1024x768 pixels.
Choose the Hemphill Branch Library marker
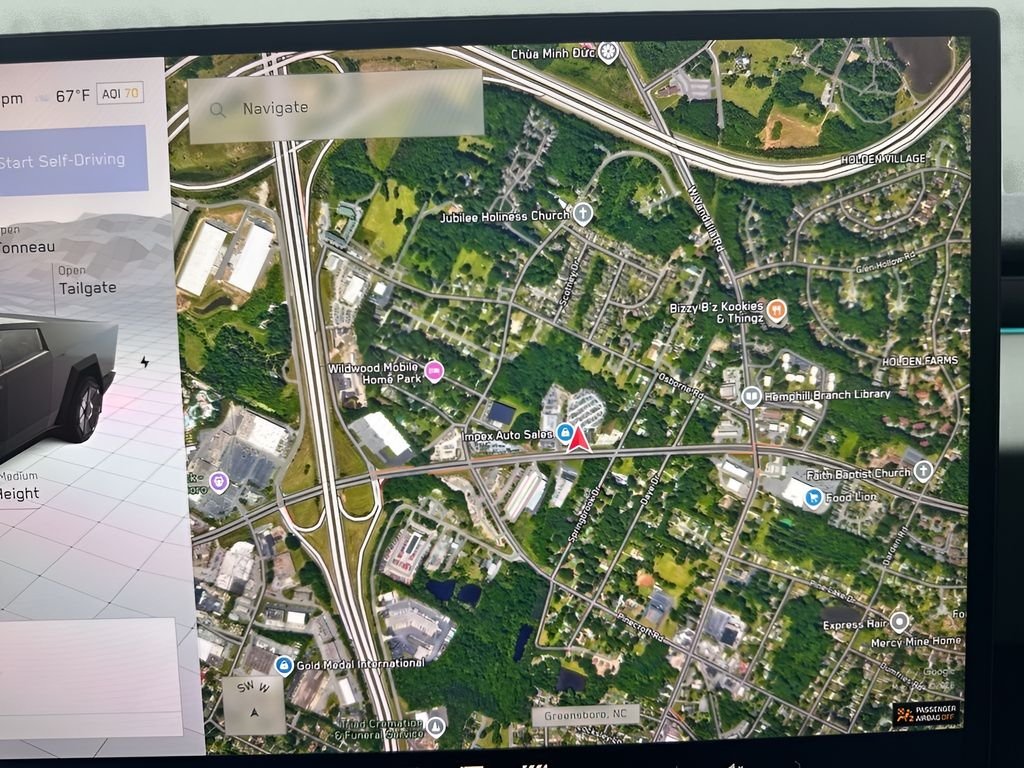click(x=751, y=396)
